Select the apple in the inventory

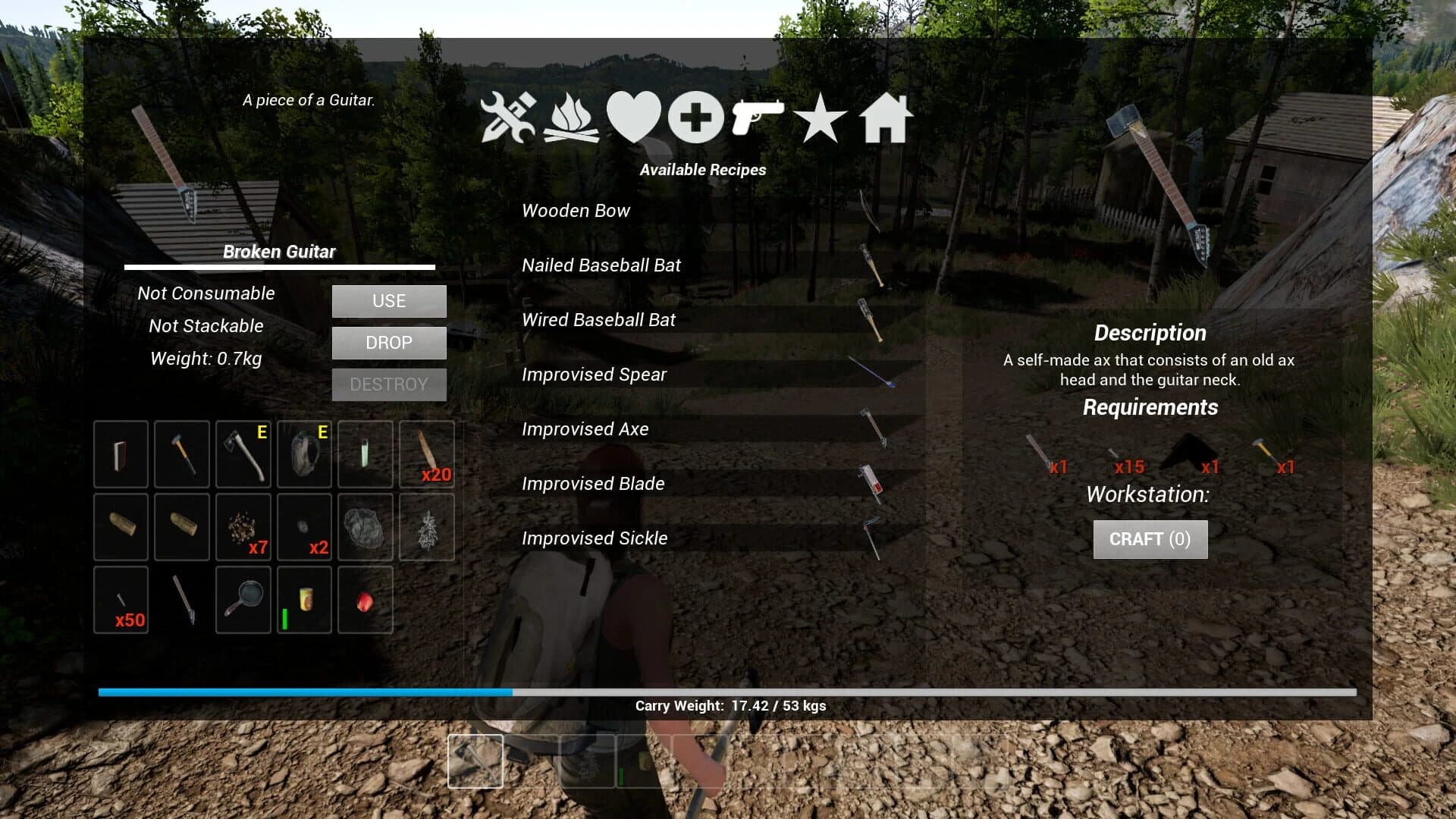tap(365, 600)
